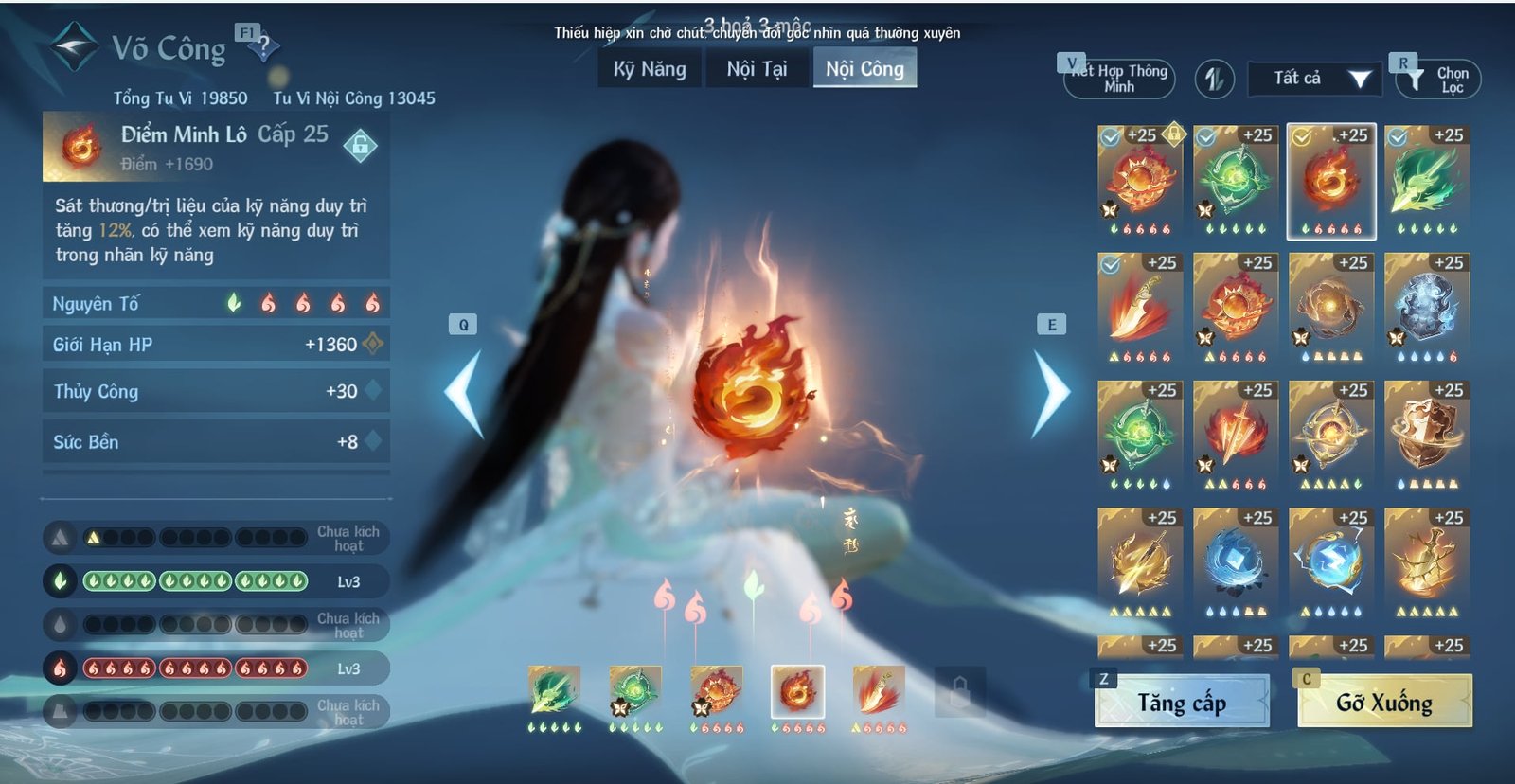1515x784 pixels.
Task: Click the left arrow to view previous skill
Action: (464, 390)
